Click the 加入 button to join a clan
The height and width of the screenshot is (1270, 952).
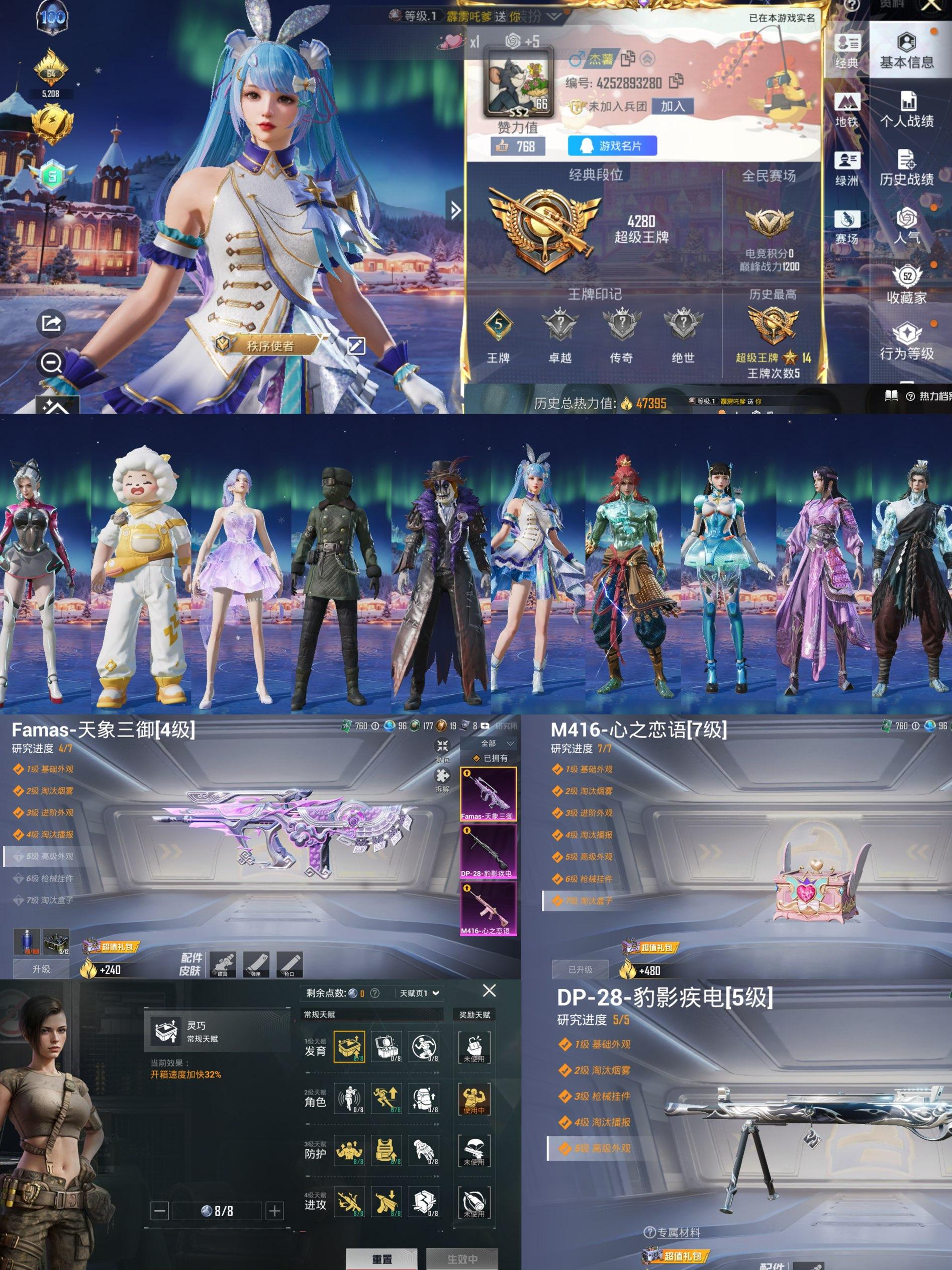(x=673, y=106)
